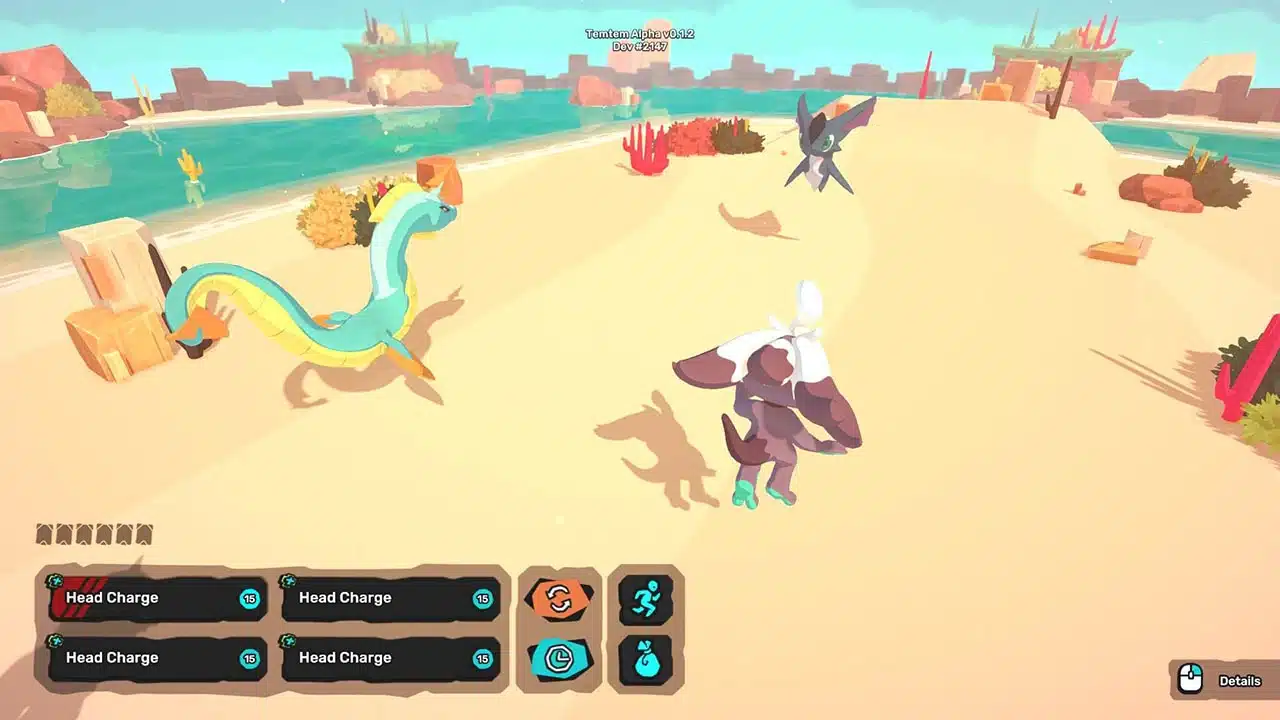This screenshot has width=1280, height=720.
Task: Activate the running figure flee icon
Action: click(645, 600)
